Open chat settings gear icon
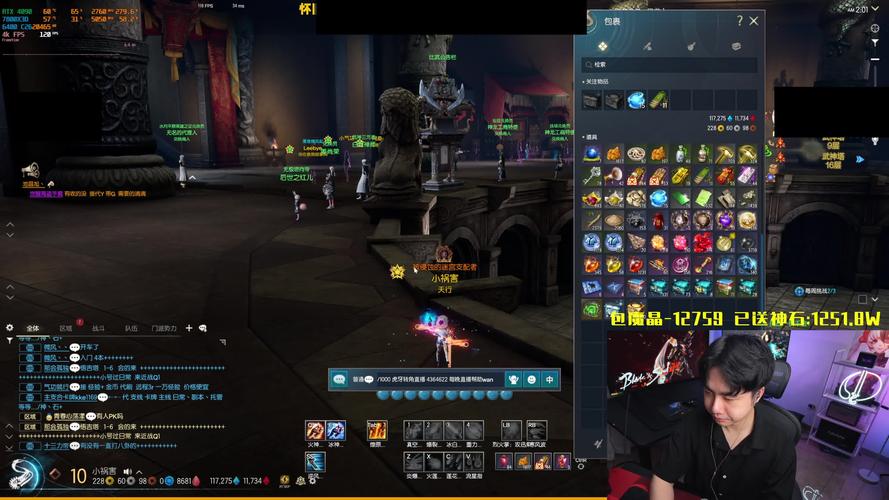The width and height of the screenshot is (889, 500). click(9, 328)
